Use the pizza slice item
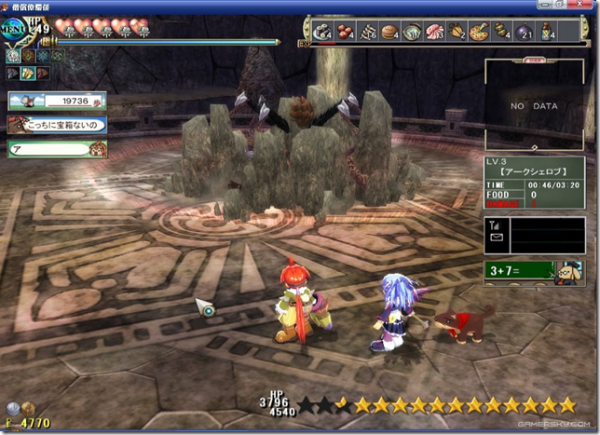Screen dimensions: 600x435 point(479,31)
